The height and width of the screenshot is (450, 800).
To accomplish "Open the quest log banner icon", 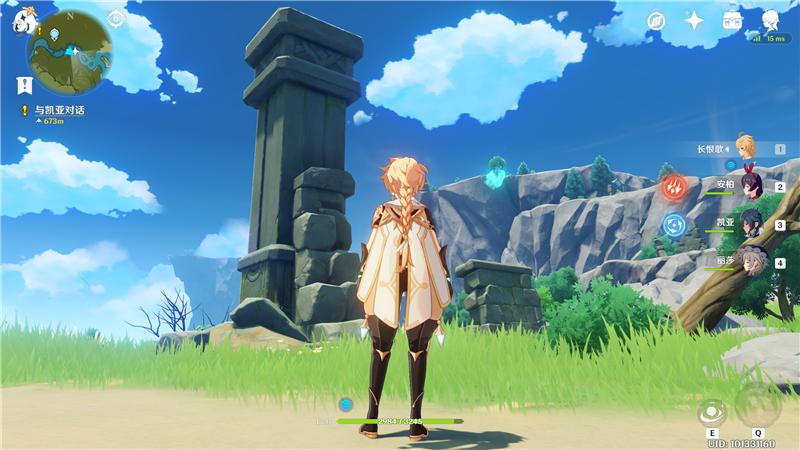I will click(23, 84).
